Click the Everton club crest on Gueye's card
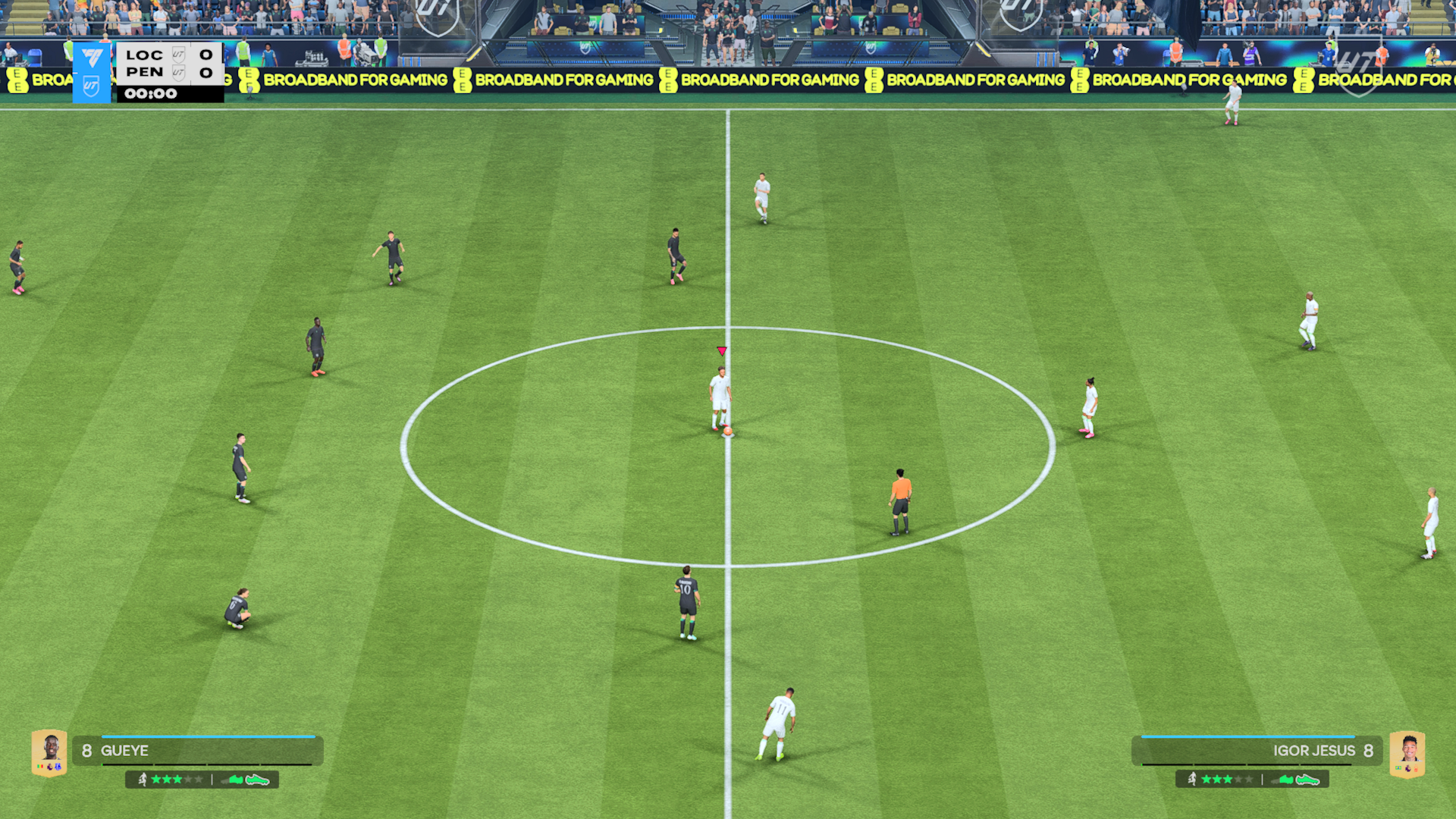Viewport: 1456px width, 819px height. coord(59,766)
